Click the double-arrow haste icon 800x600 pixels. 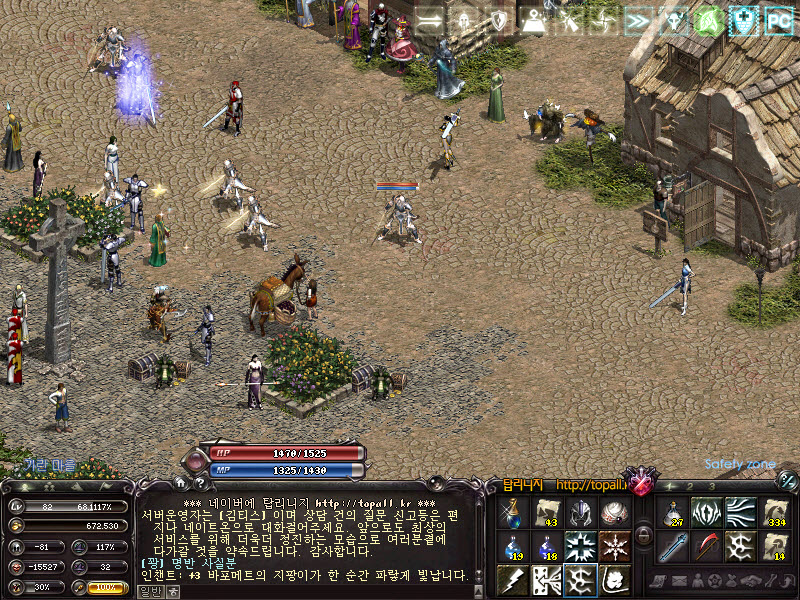click(x=637, y=20)
